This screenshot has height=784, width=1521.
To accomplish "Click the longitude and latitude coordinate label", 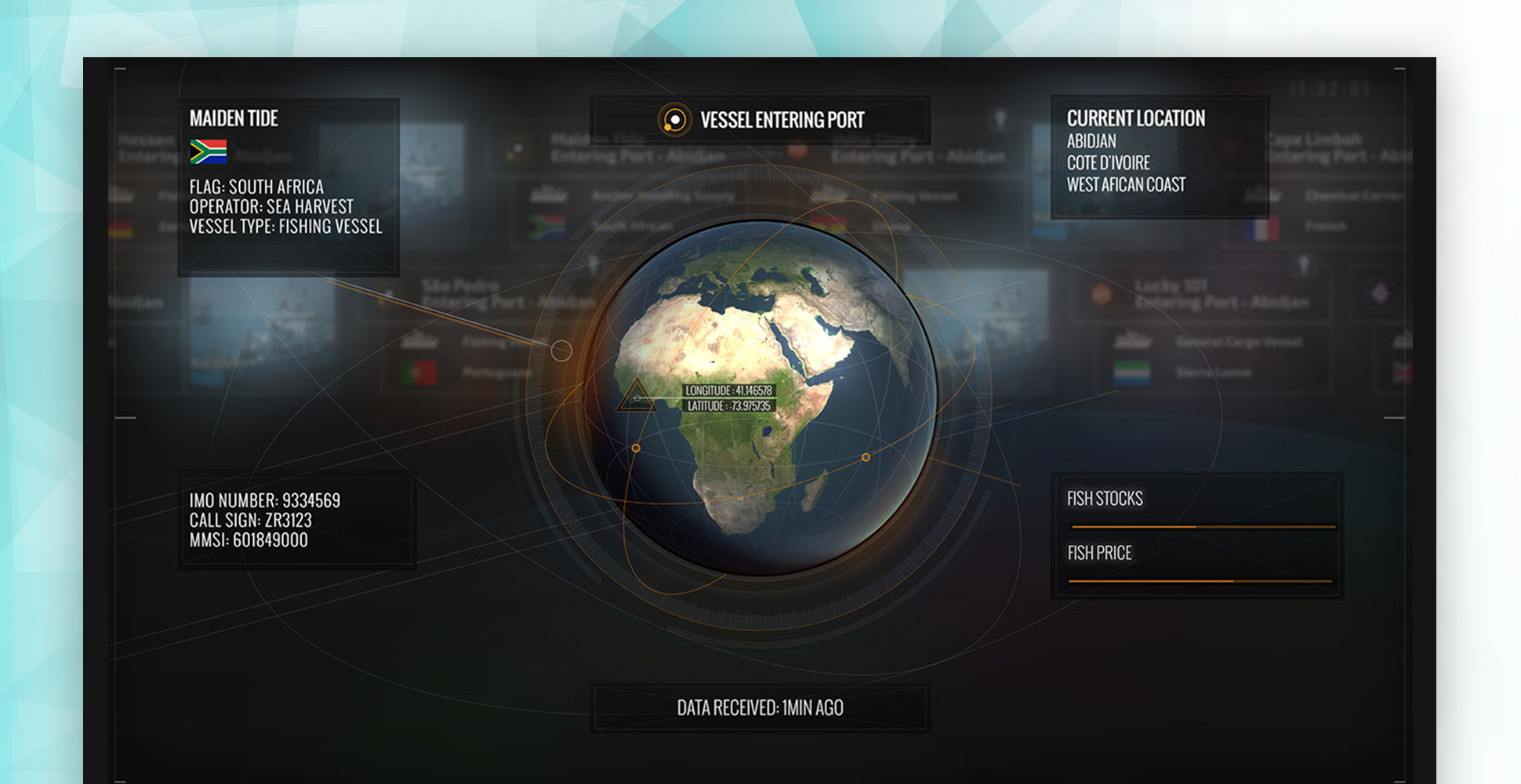I will [729, 398].
